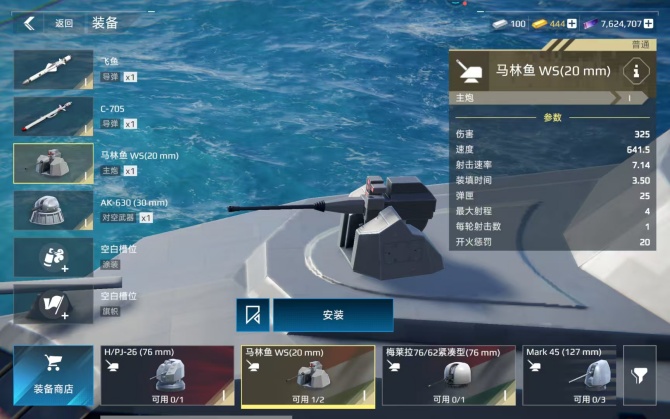
Task: Select the C-705 missile slot
Action: [x=54, y=116]
